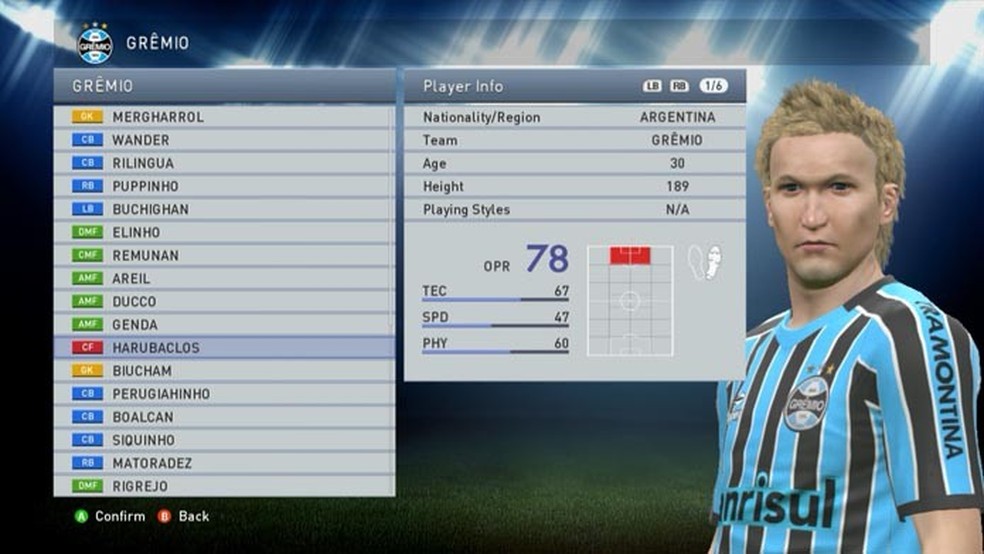Select SIQUINHO in the squad list

pos(143,440)
